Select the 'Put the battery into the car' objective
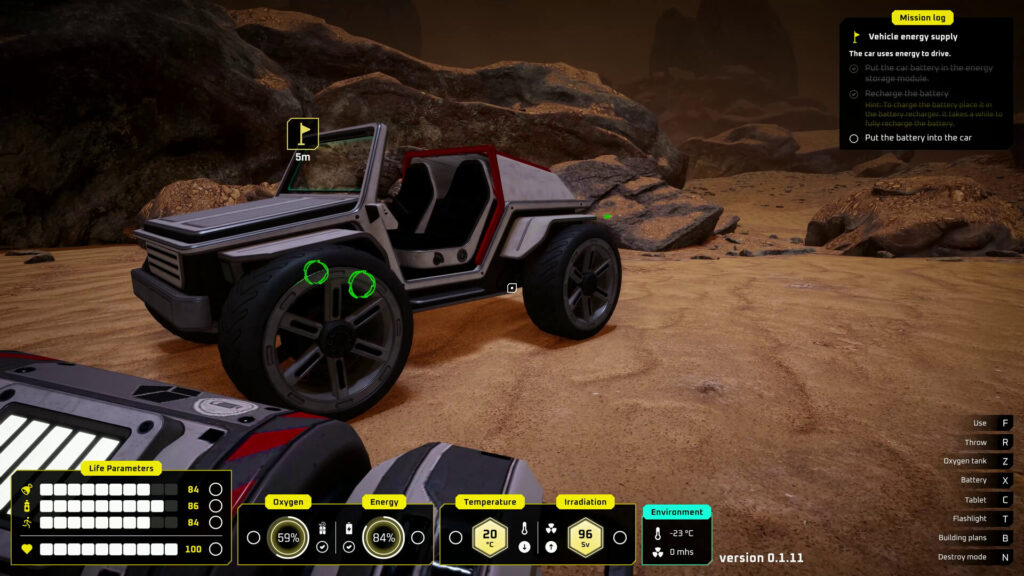1024x576 pixels. click(x=917, y=138)
